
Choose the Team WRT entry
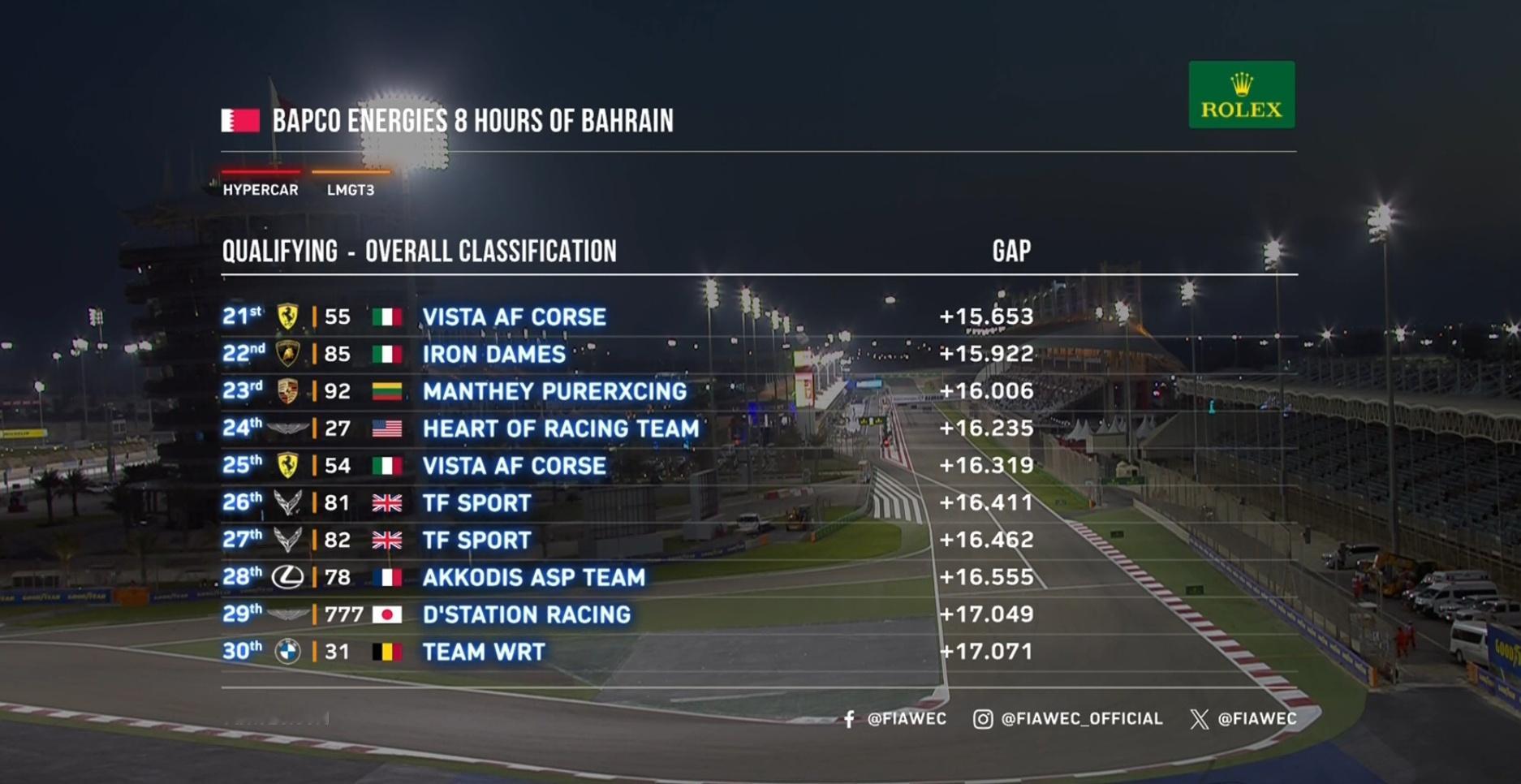(484, 652)
